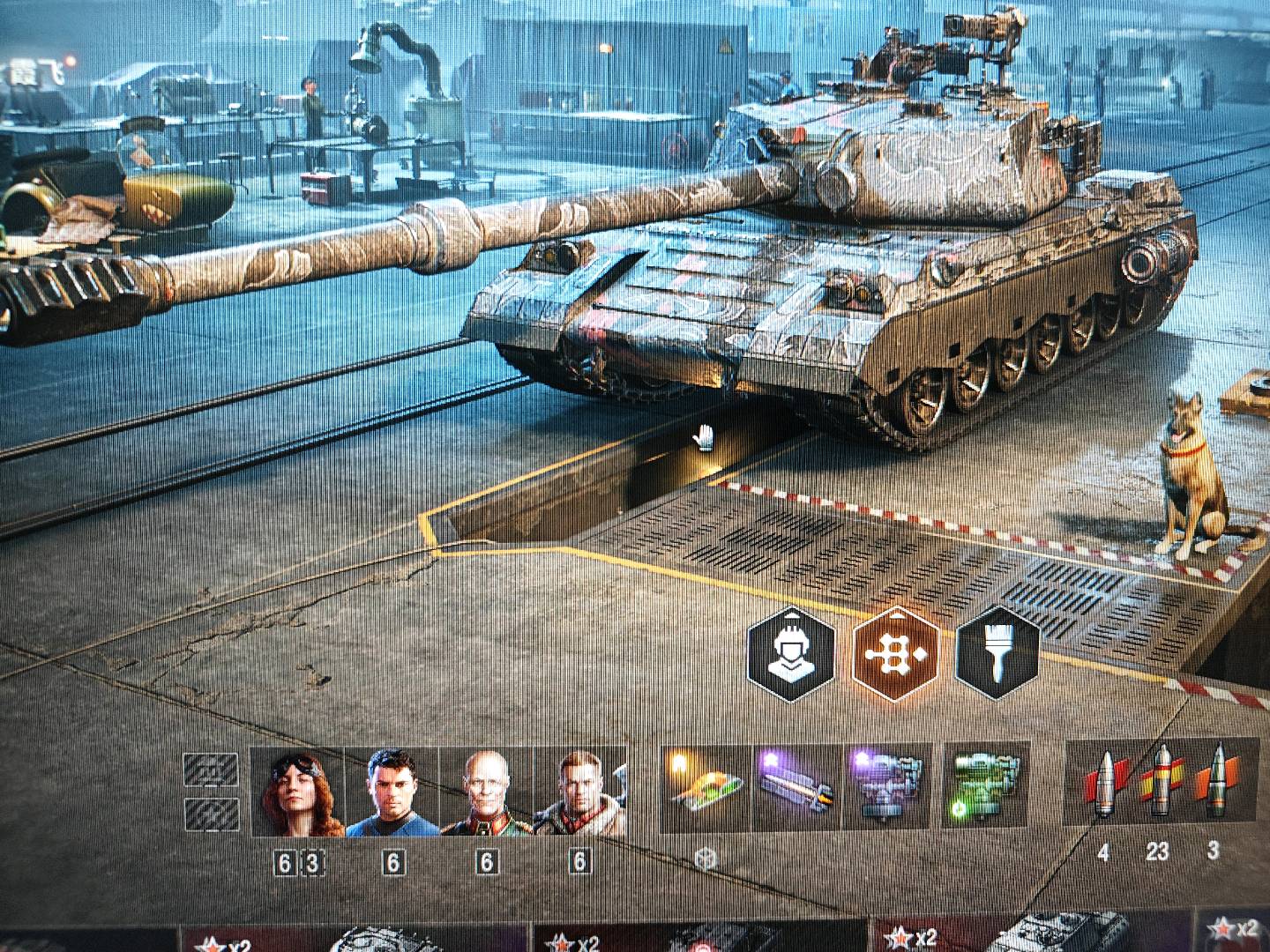
Task: Open the orange field modification hexagon button
Action: pyautogui.click(x=895, y=653)
